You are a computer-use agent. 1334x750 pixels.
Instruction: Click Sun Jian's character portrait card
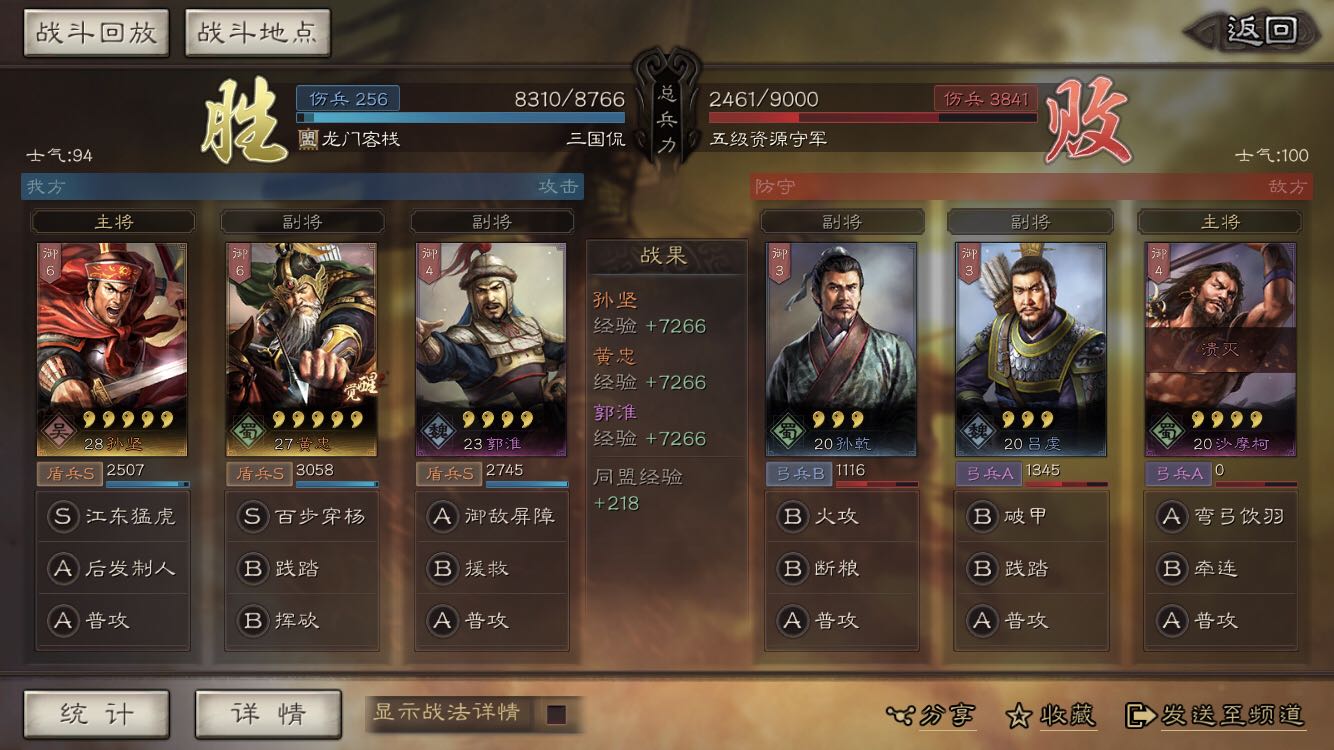[x=113, y=345]
